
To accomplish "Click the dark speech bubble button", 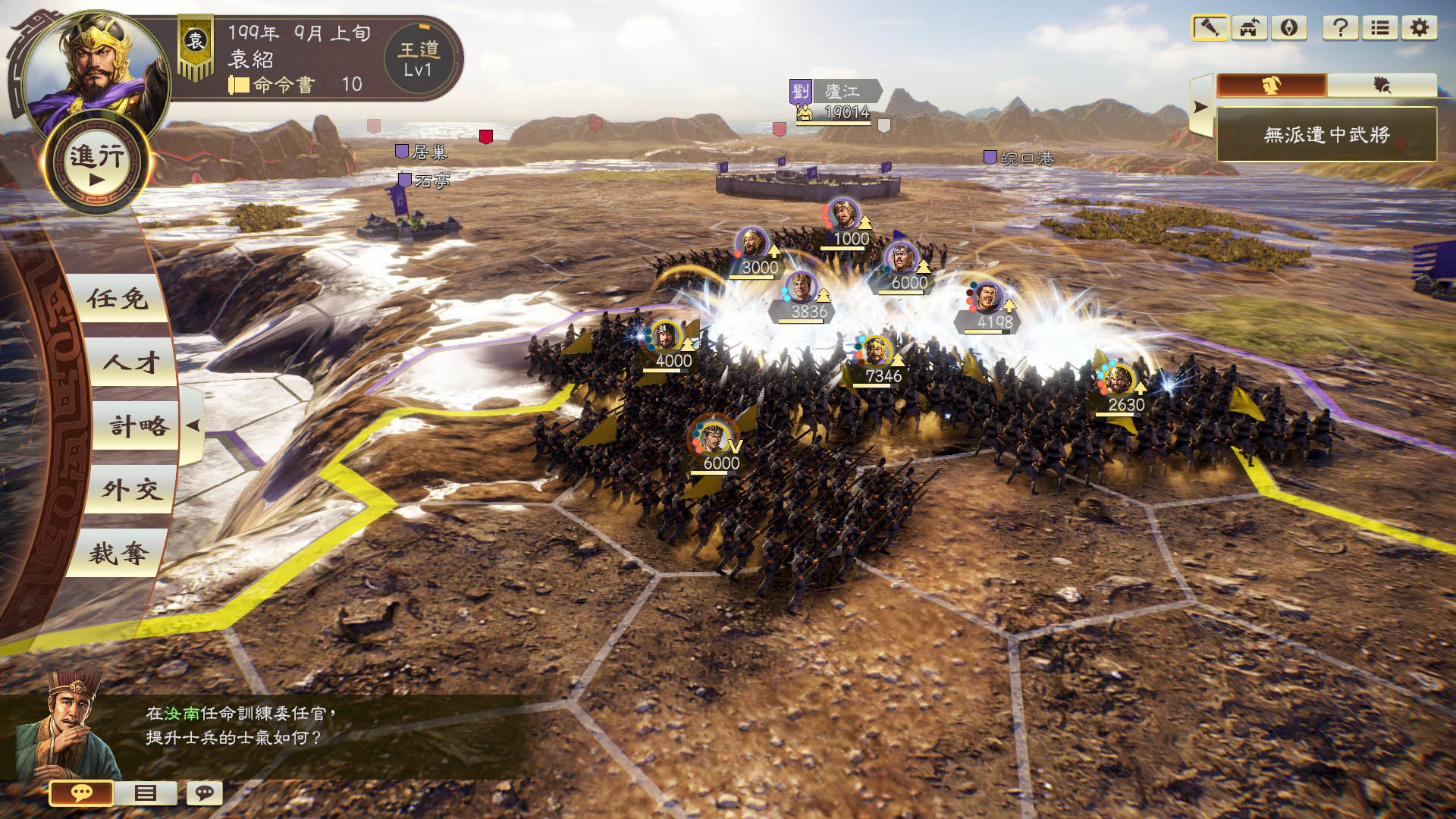I will tap(204, 793).
